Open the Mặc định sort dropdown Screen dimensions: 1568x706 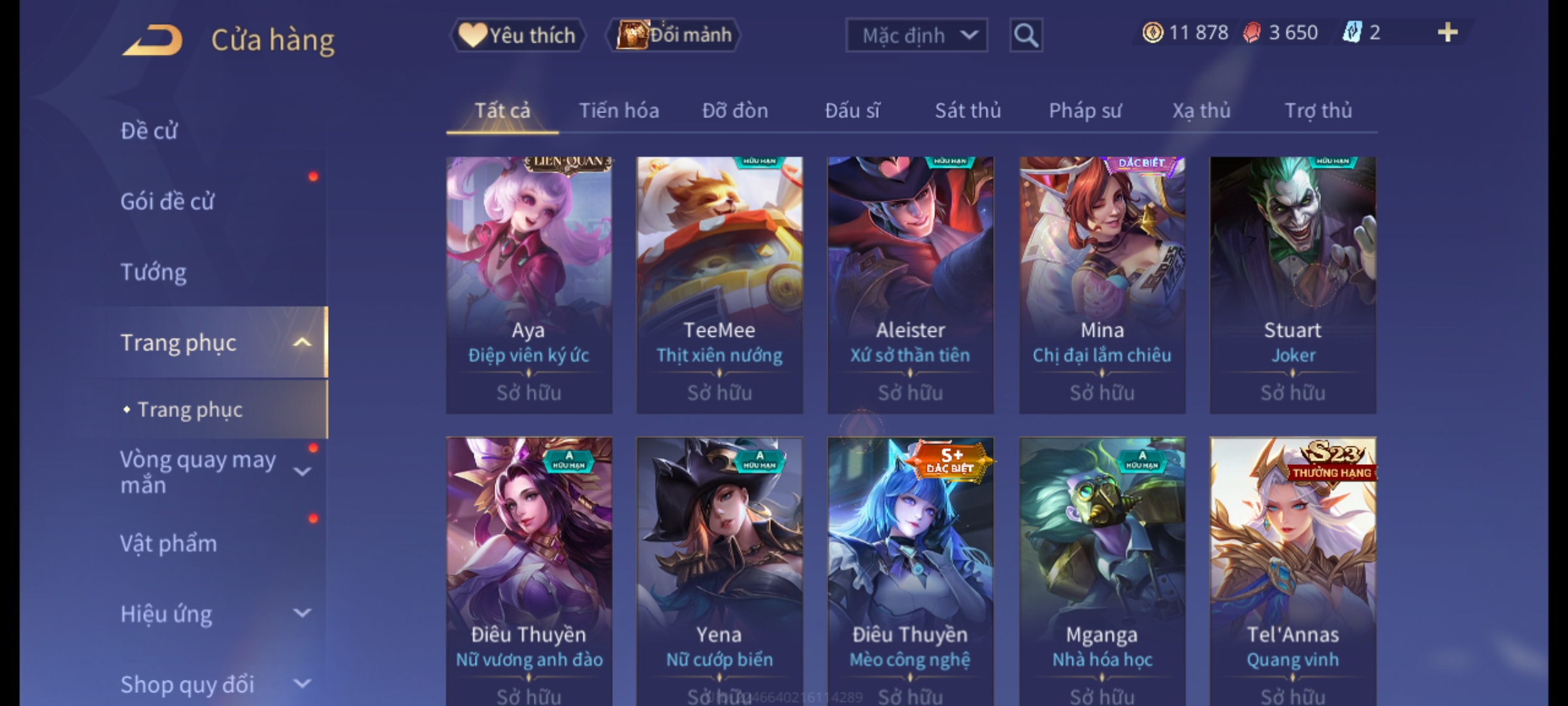(x=916, y=35)
